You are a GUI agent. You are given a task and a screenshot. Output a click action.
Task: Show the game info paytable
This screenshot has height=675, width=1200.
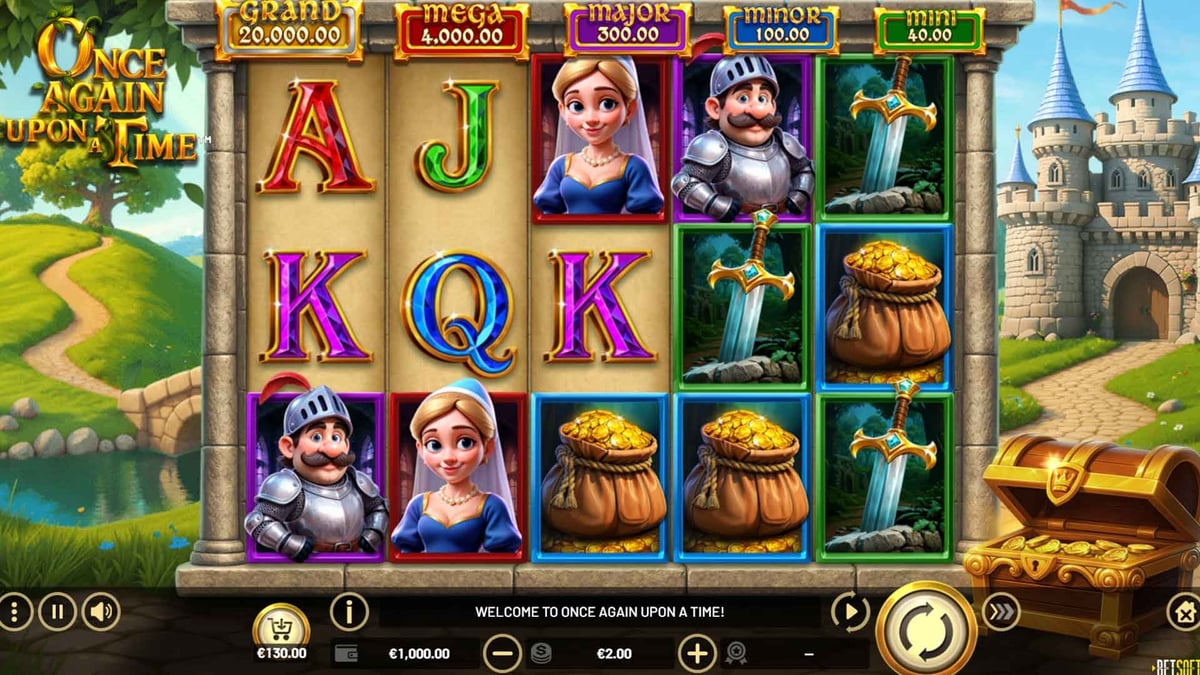click(349, 610)
